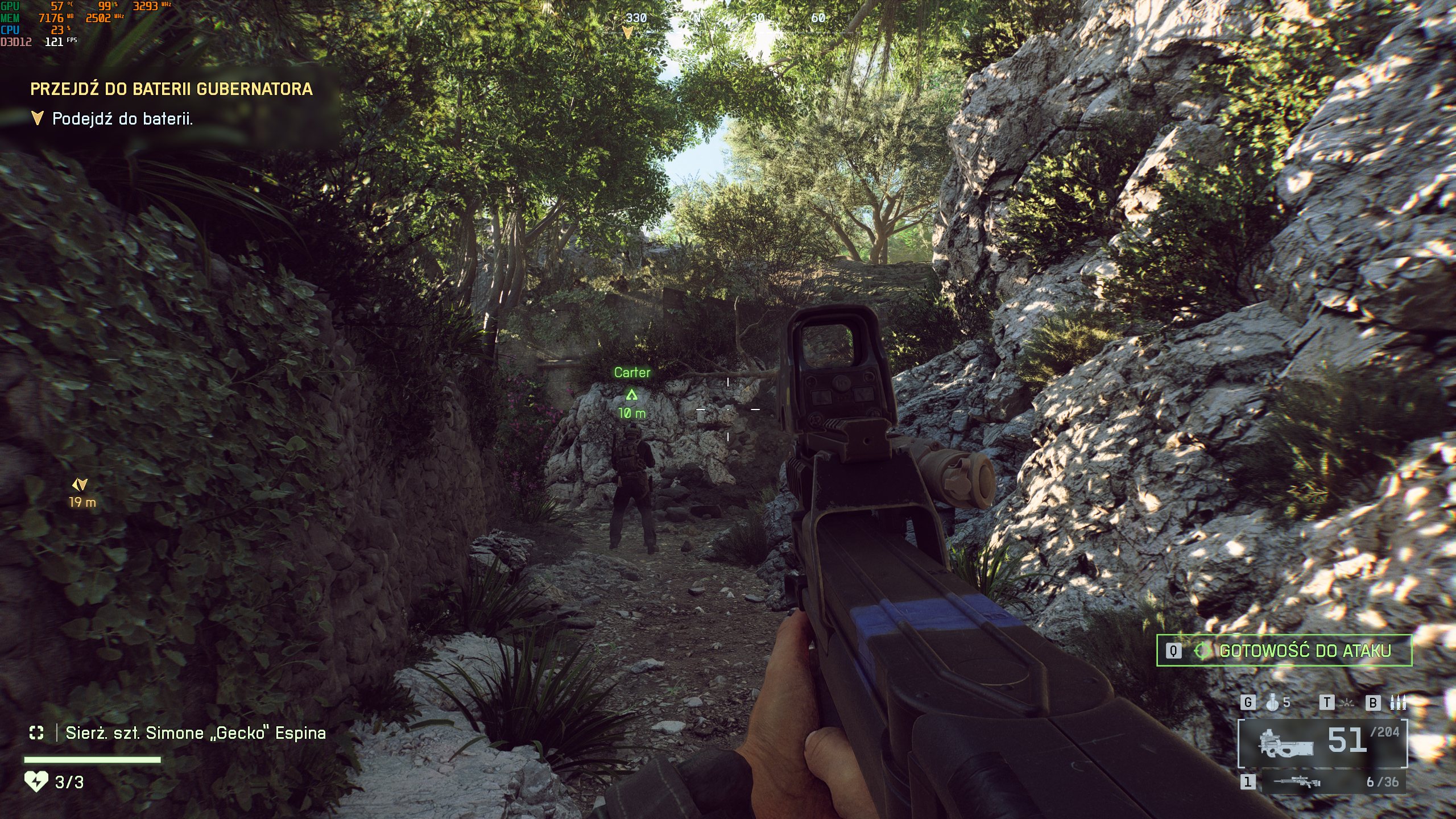Select the grenade icon with count 5

click(1273, 703)
